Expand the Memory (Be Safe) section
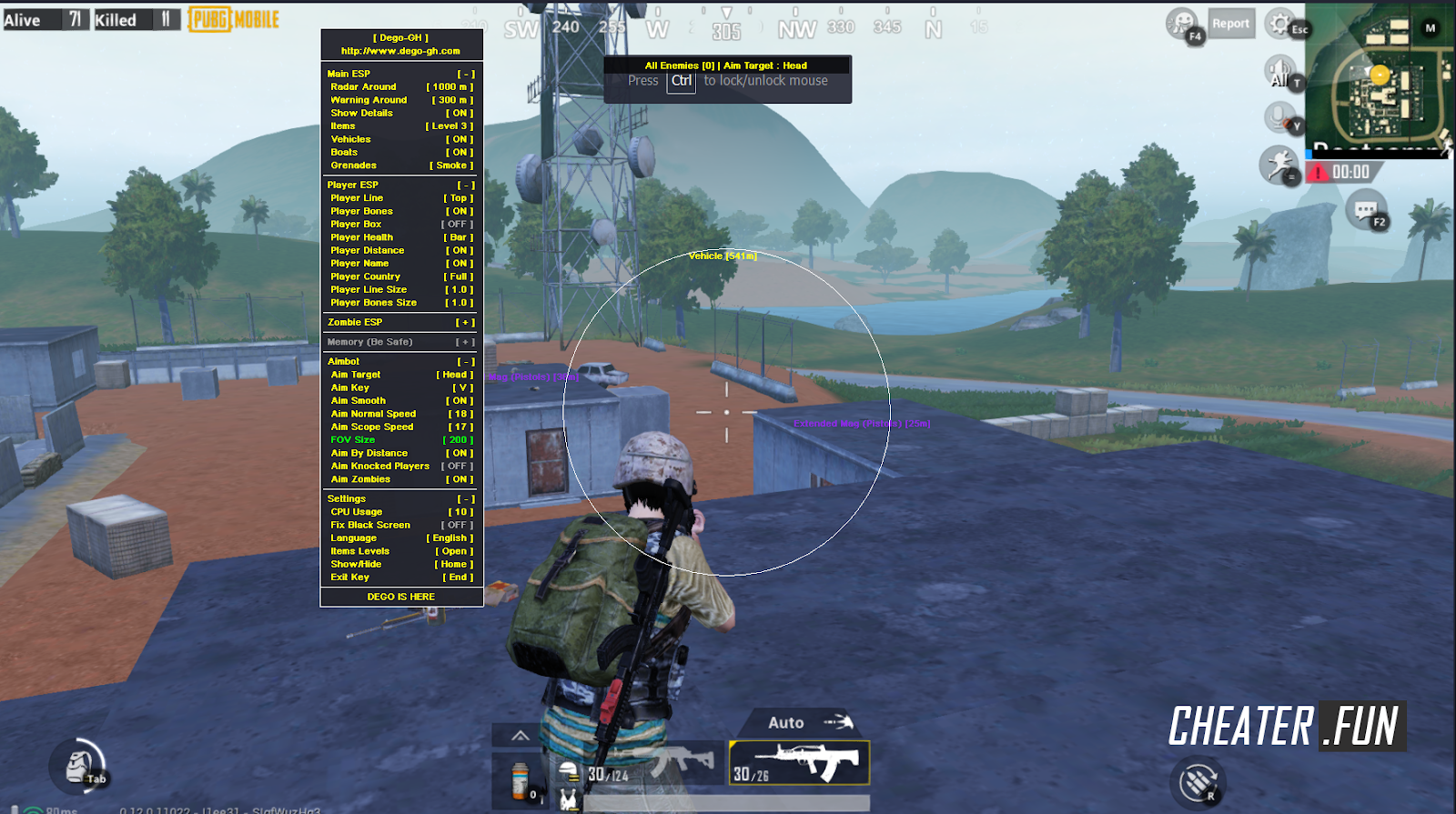Screen dimensions: 1456x814 (x=464, y=341)
